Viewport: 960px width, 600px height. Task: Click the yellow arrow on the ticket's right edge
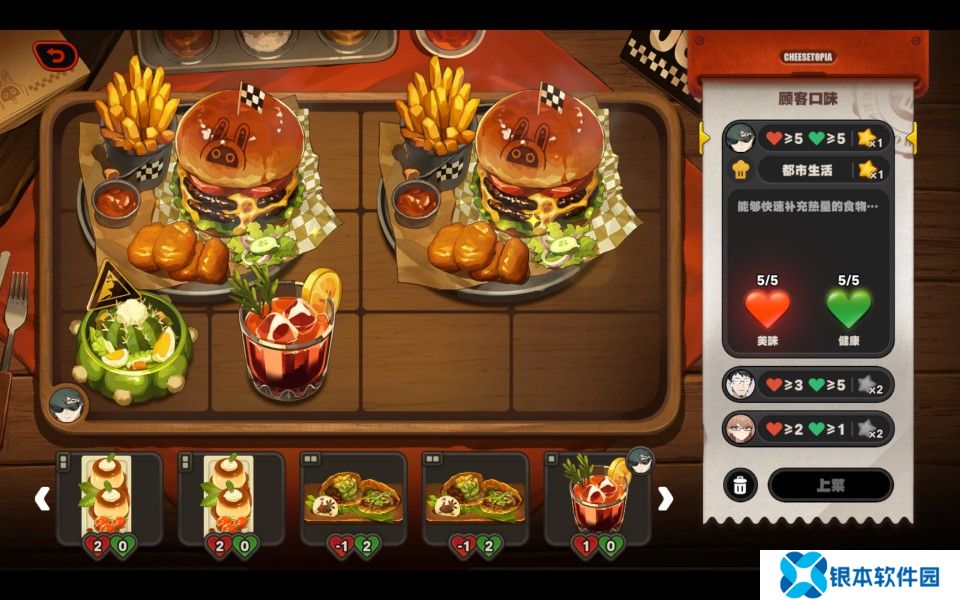911,137
